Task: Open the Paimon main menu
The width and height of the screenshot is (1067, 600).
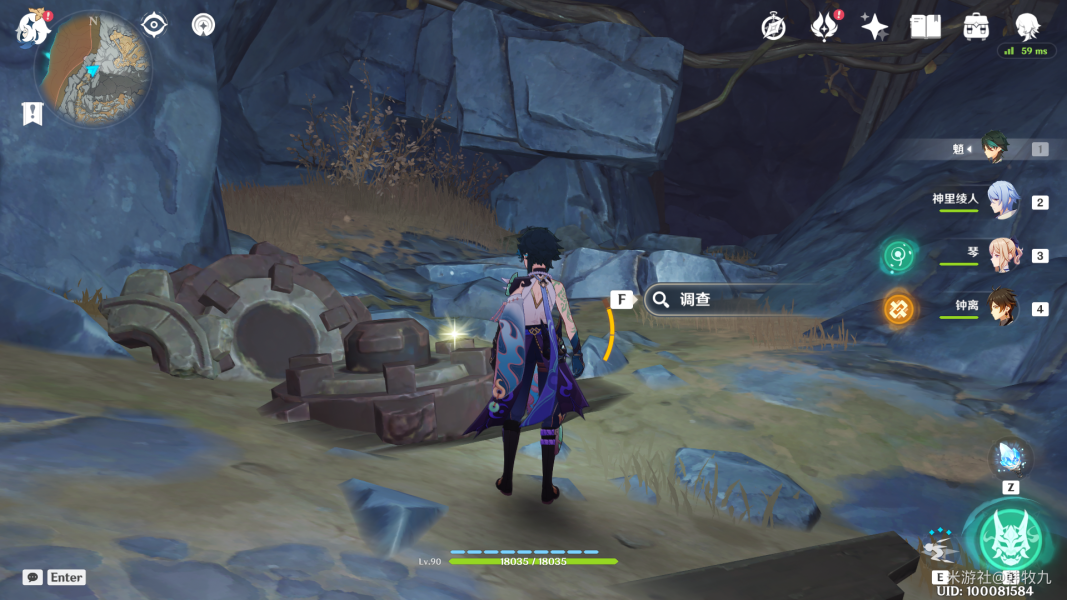Action: click(x=33, y=28)
